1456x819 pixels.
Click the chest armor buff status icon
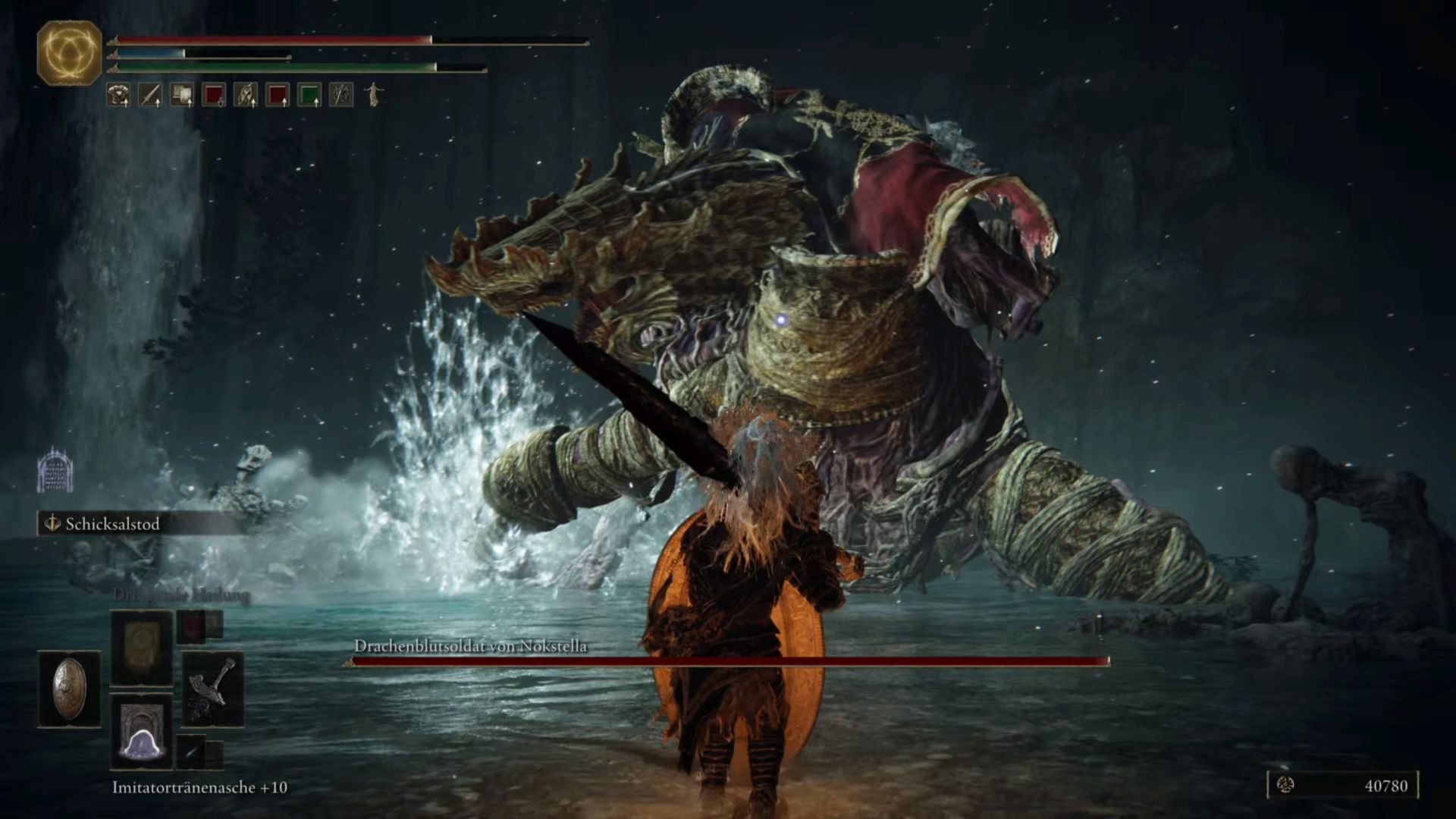pyautogui.click(x=118, y=95)
